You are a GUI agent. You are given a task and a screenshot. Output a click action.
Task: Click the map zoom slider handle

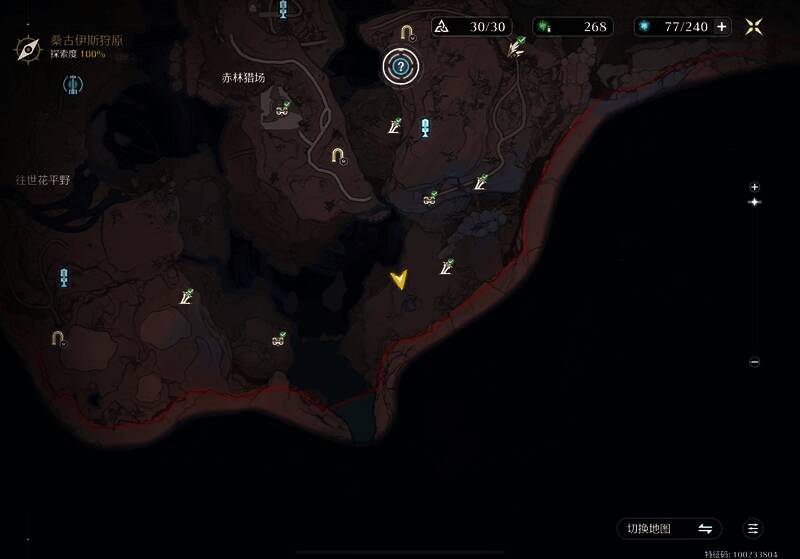pos(755,203)
